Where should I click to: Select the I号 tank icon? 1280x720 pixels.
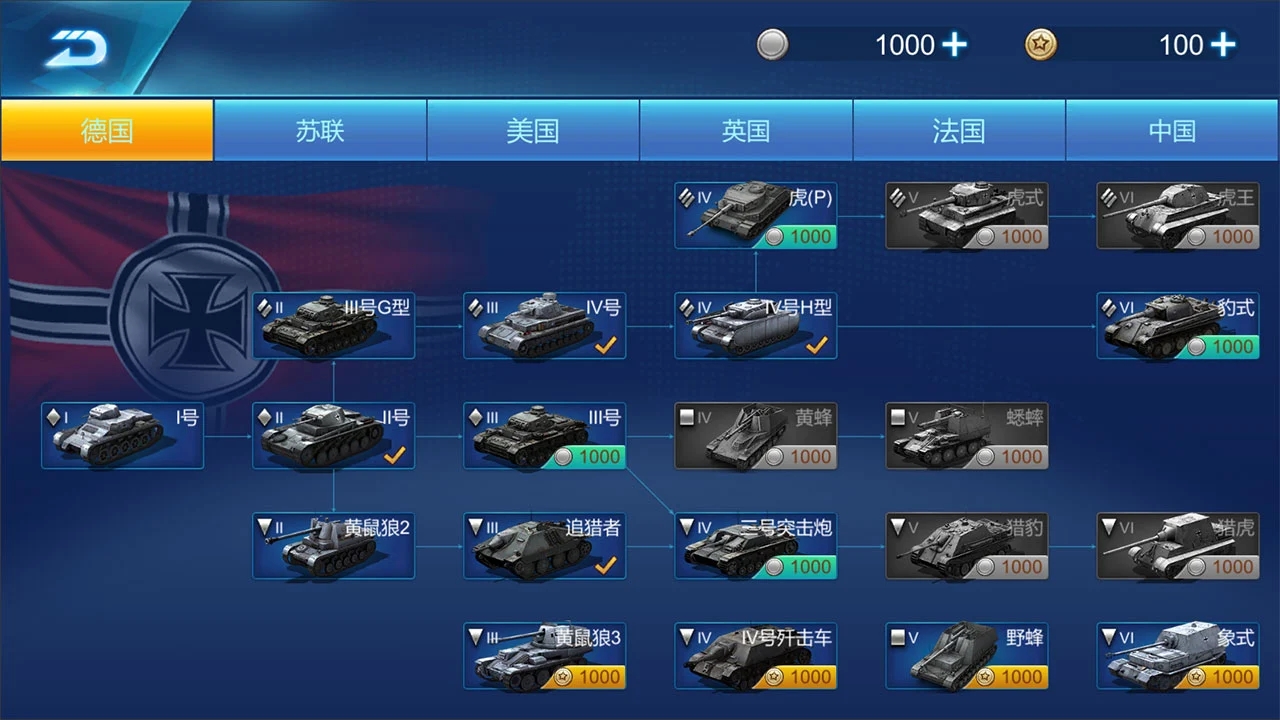point(122,435)
